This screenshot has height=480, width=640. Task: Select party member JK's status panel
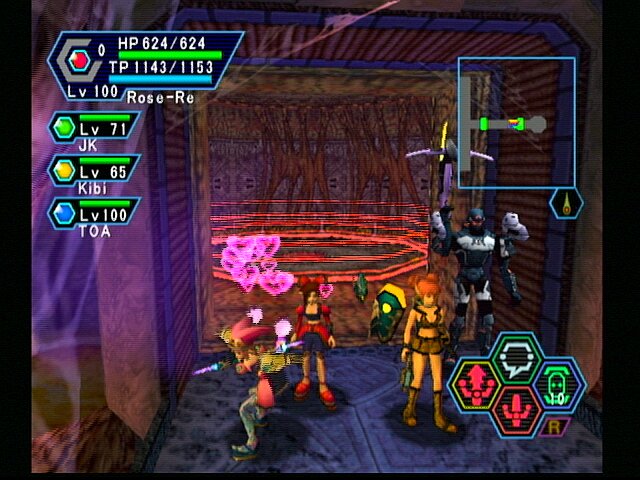(x=94, y=131)
